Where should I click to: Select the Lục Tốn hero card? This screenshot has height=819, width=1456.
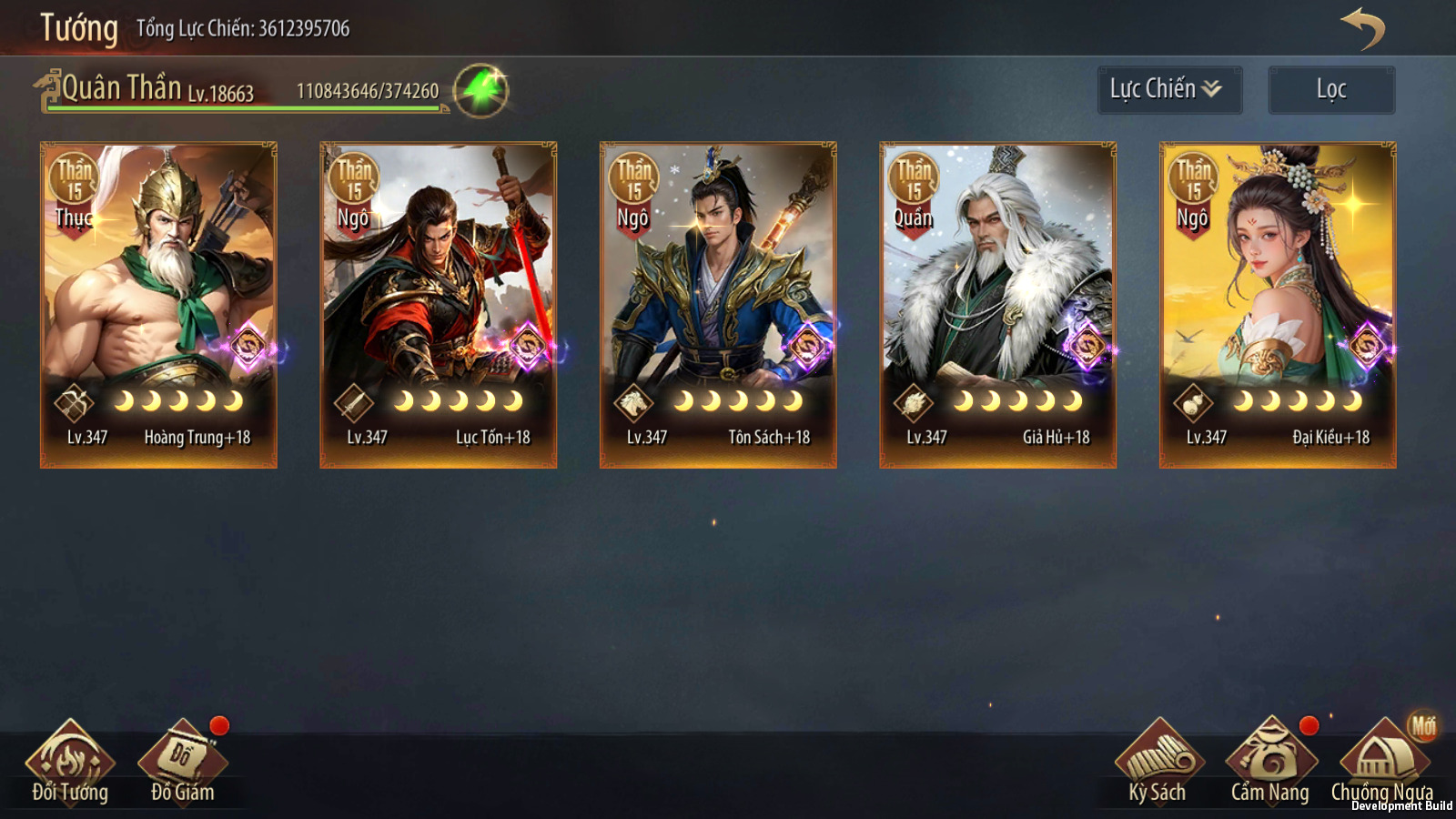point(438,305)
